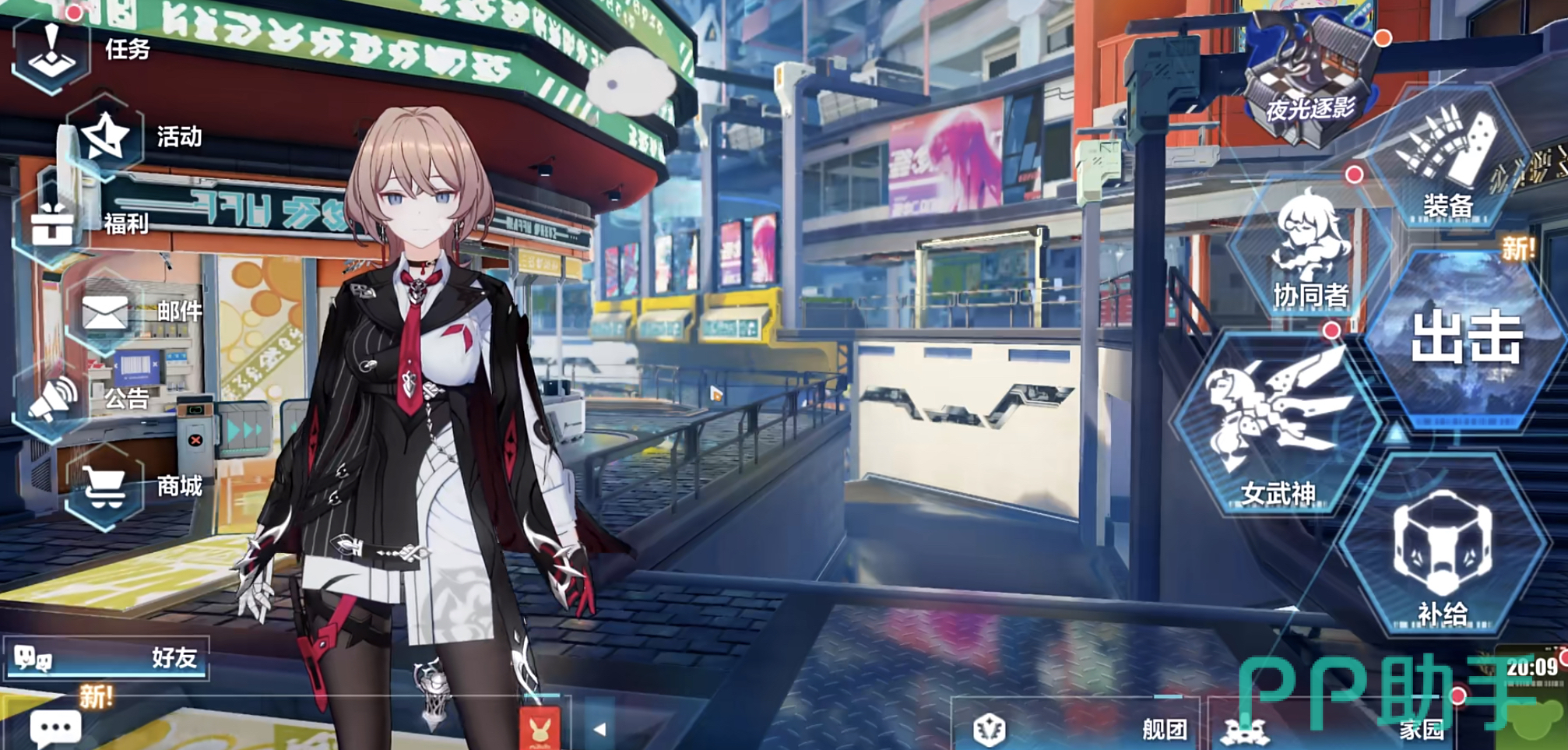Open the 活动 events menu
1568x750 pixels.
pos(106,138)
